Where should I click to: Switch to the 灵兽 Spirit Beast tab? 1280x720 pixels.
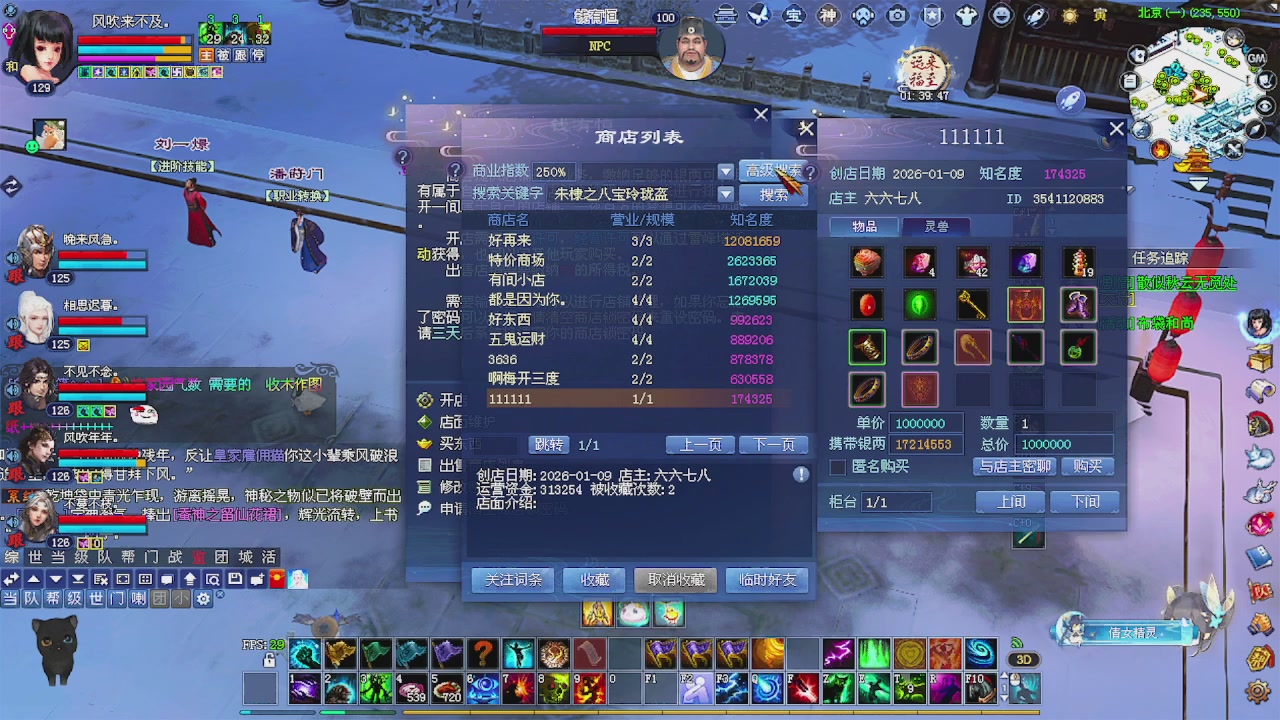tap(936, 226)
